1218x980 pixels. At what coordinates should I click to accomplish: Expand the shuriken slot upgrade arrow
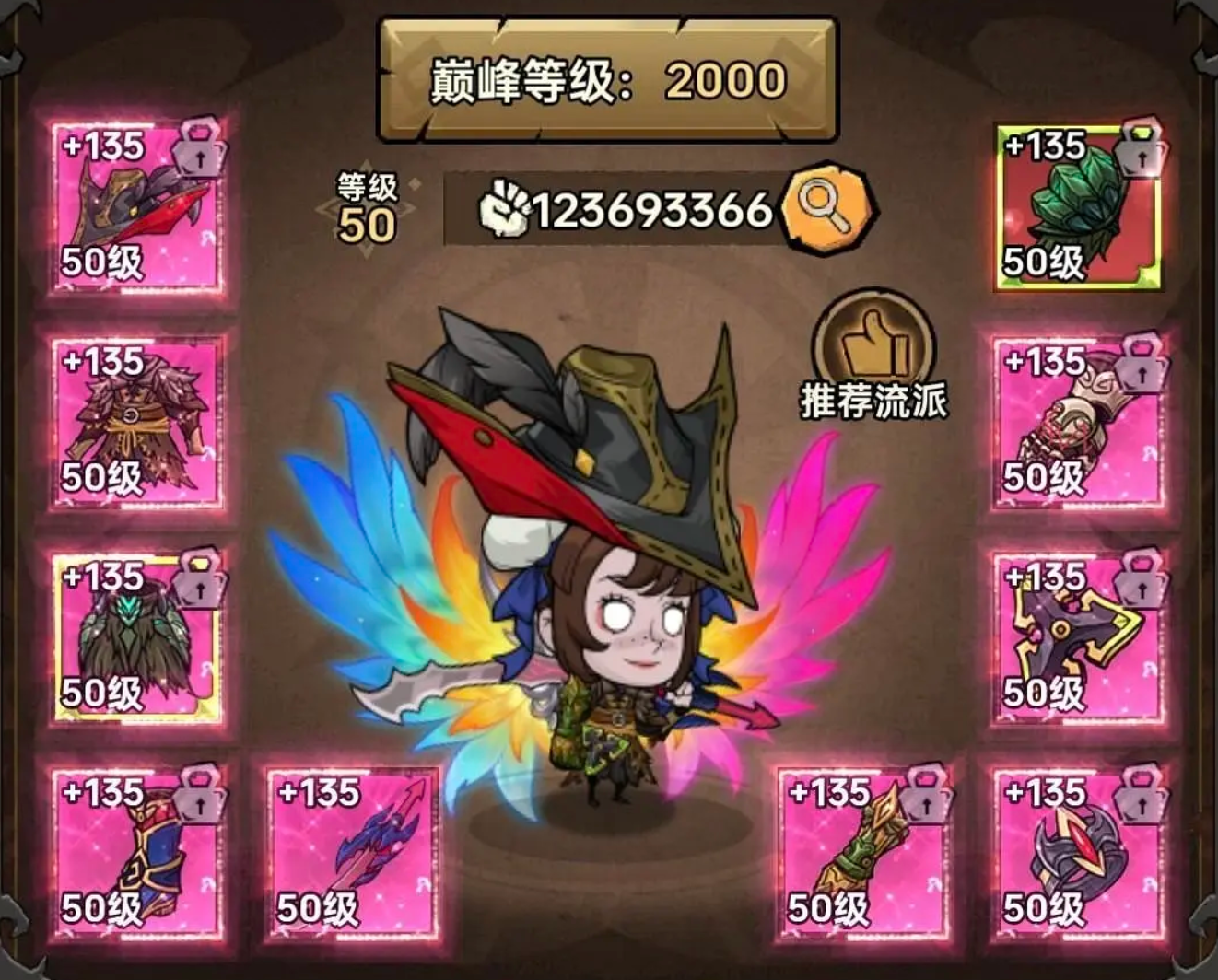pyautogui.click(x=1142, y=587)
